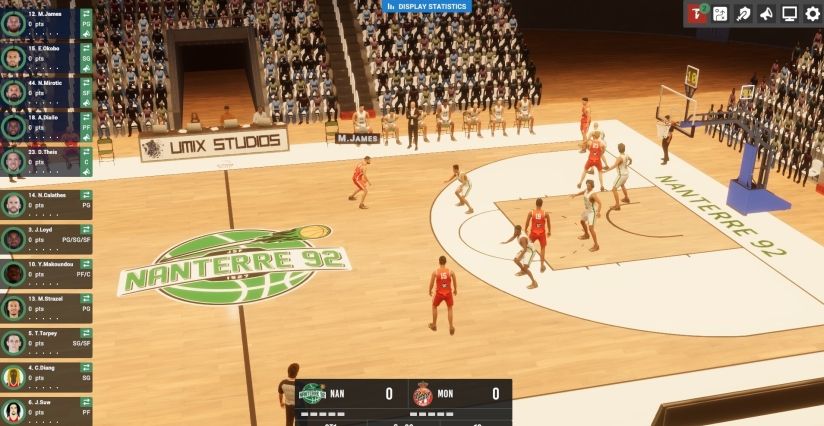Image resolution: width=824 pixels, height=426 pixels.
Task: Open the sword and shield tactics icon
Action: click(743, 14)
